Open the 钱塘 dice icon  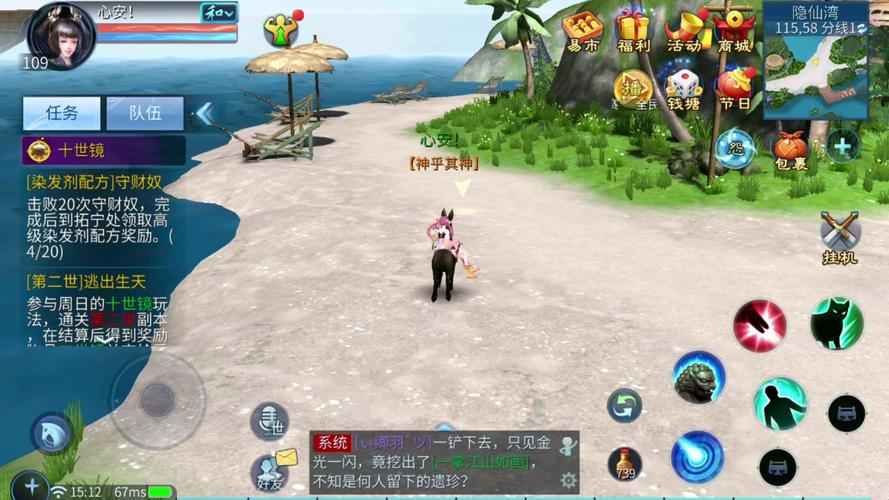tap(684, 88)
